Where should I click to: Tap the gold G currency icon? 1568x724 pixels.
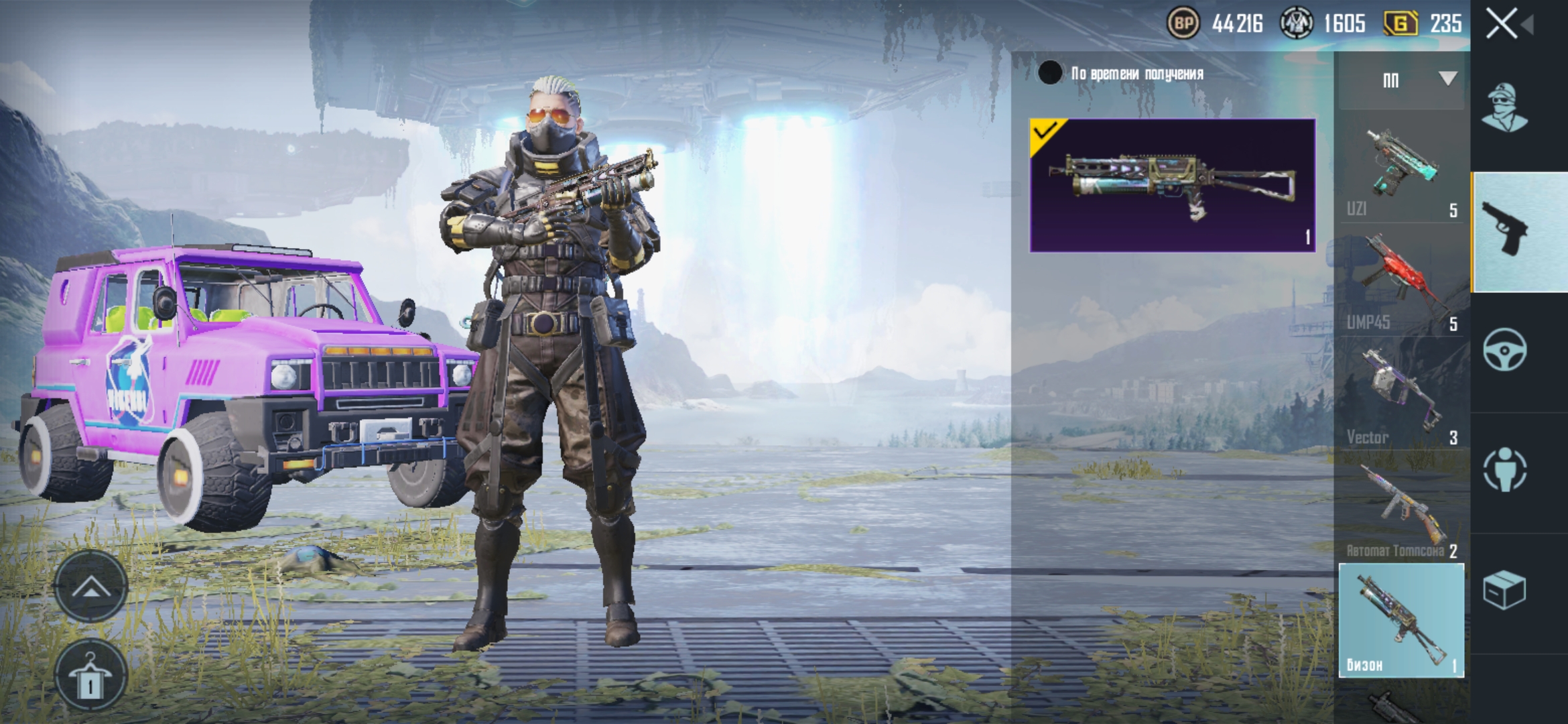tap(1400, 24)
